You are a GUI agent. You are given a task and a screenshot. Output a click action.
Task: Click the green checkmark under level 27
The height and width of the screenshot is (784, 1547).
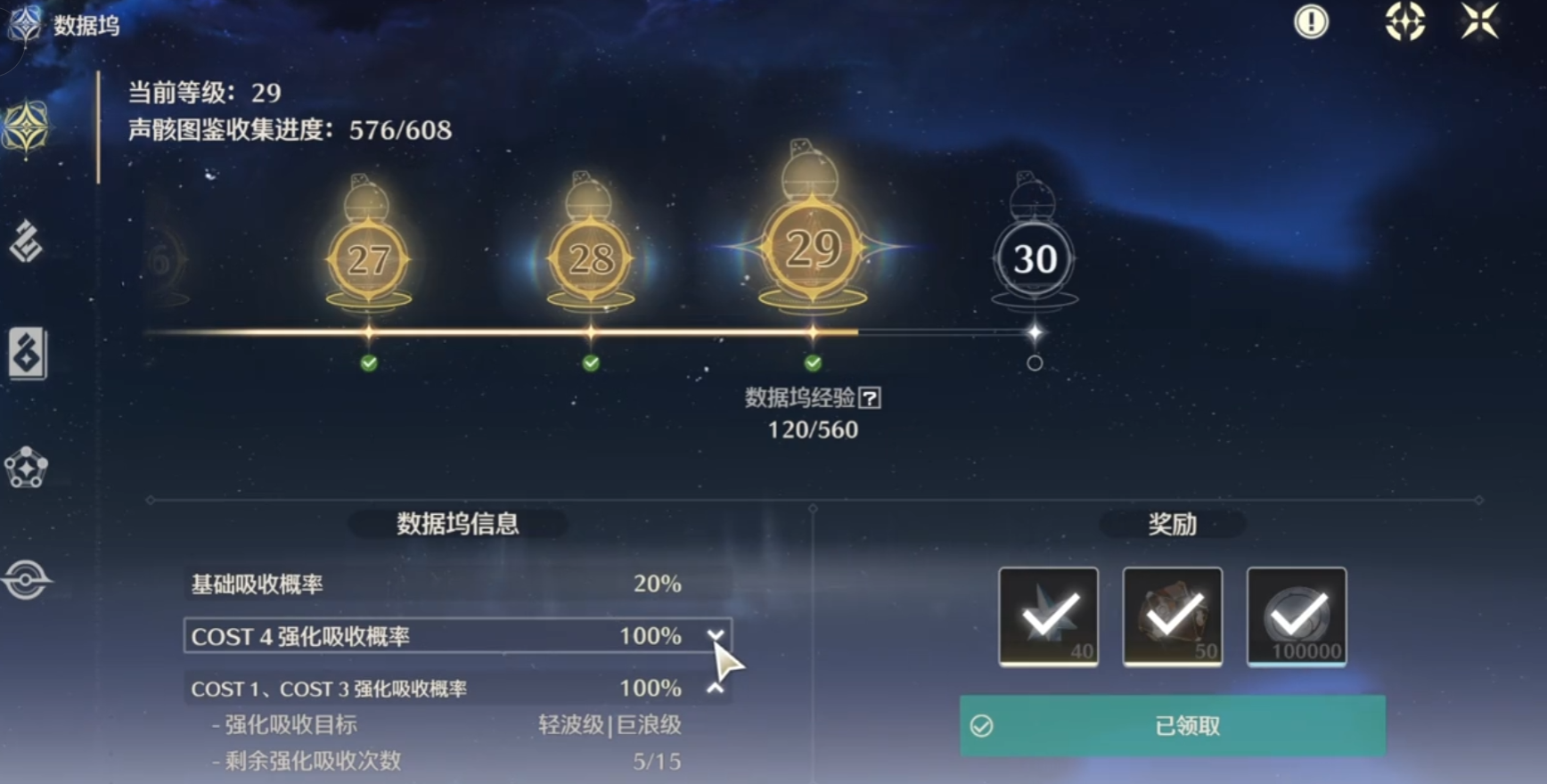368,363
